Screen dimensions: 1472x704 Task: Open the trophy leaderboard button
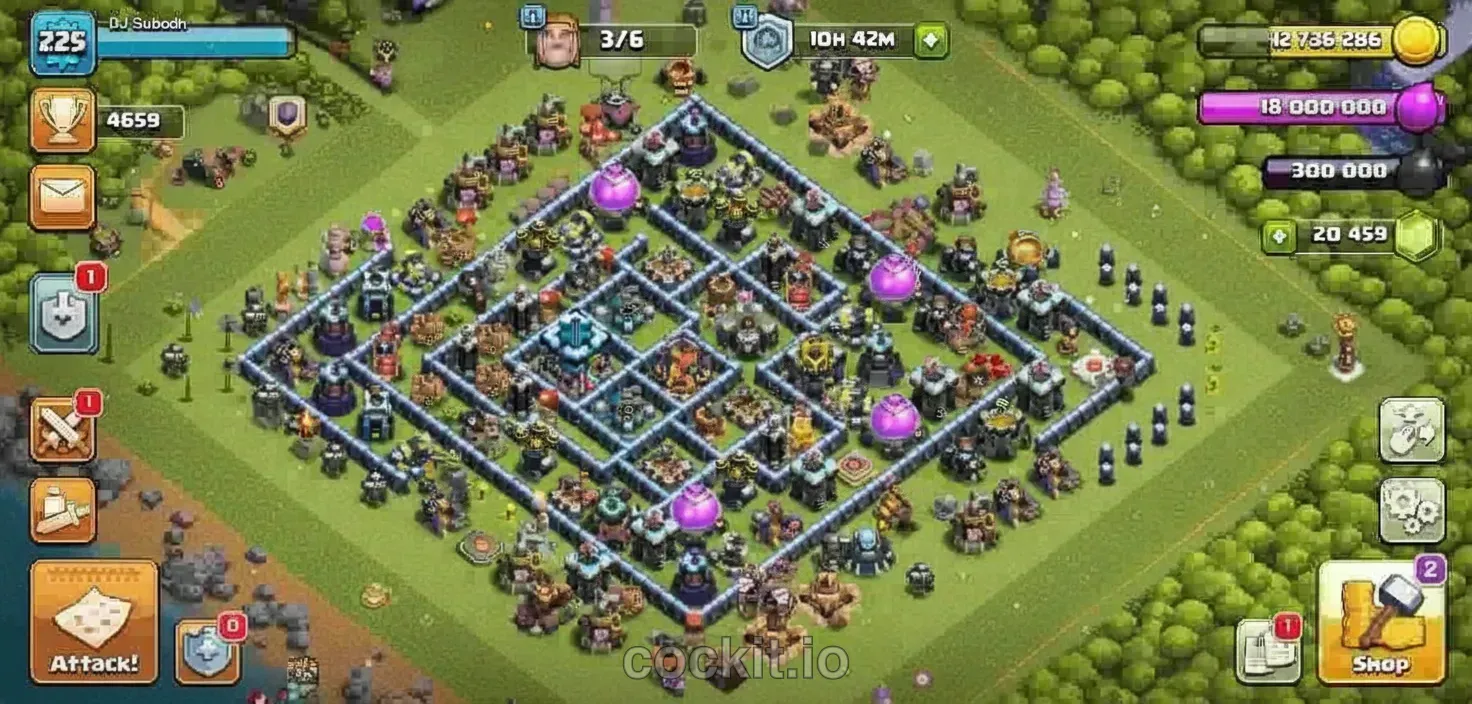click(62, 120)
